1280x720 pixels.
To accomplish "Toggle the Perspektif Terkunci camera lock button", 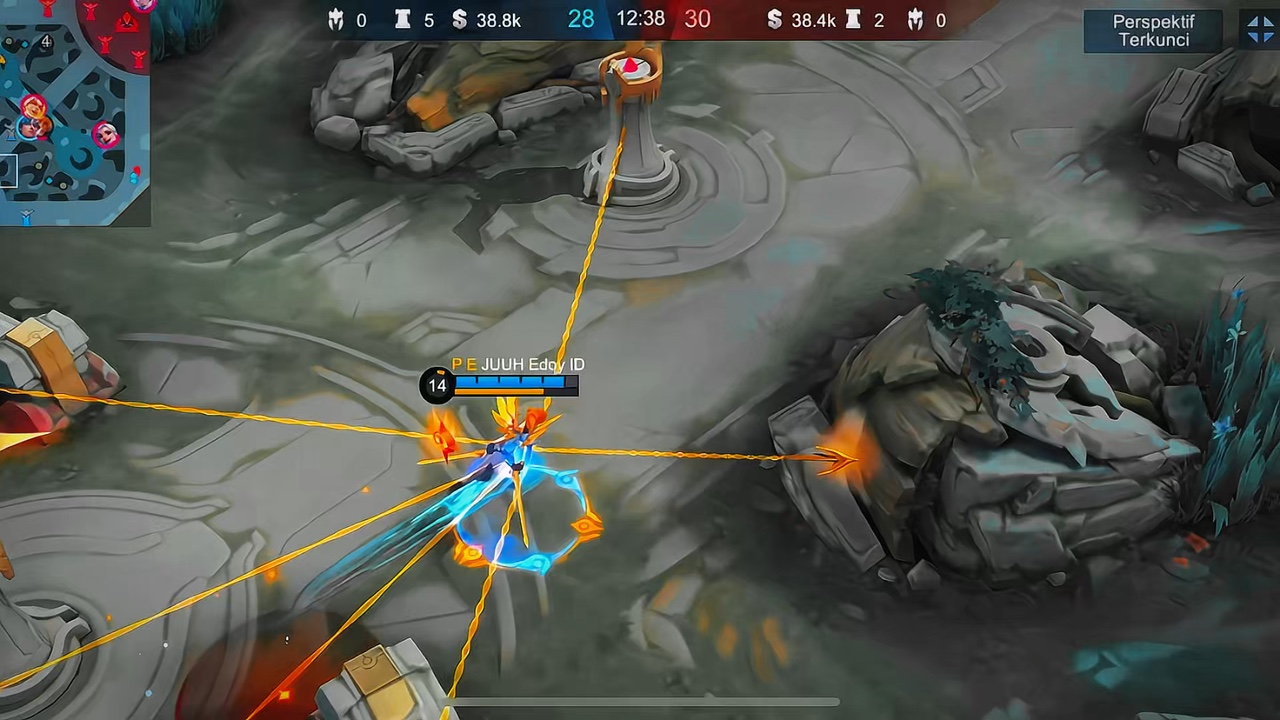I will point(1153,31).
